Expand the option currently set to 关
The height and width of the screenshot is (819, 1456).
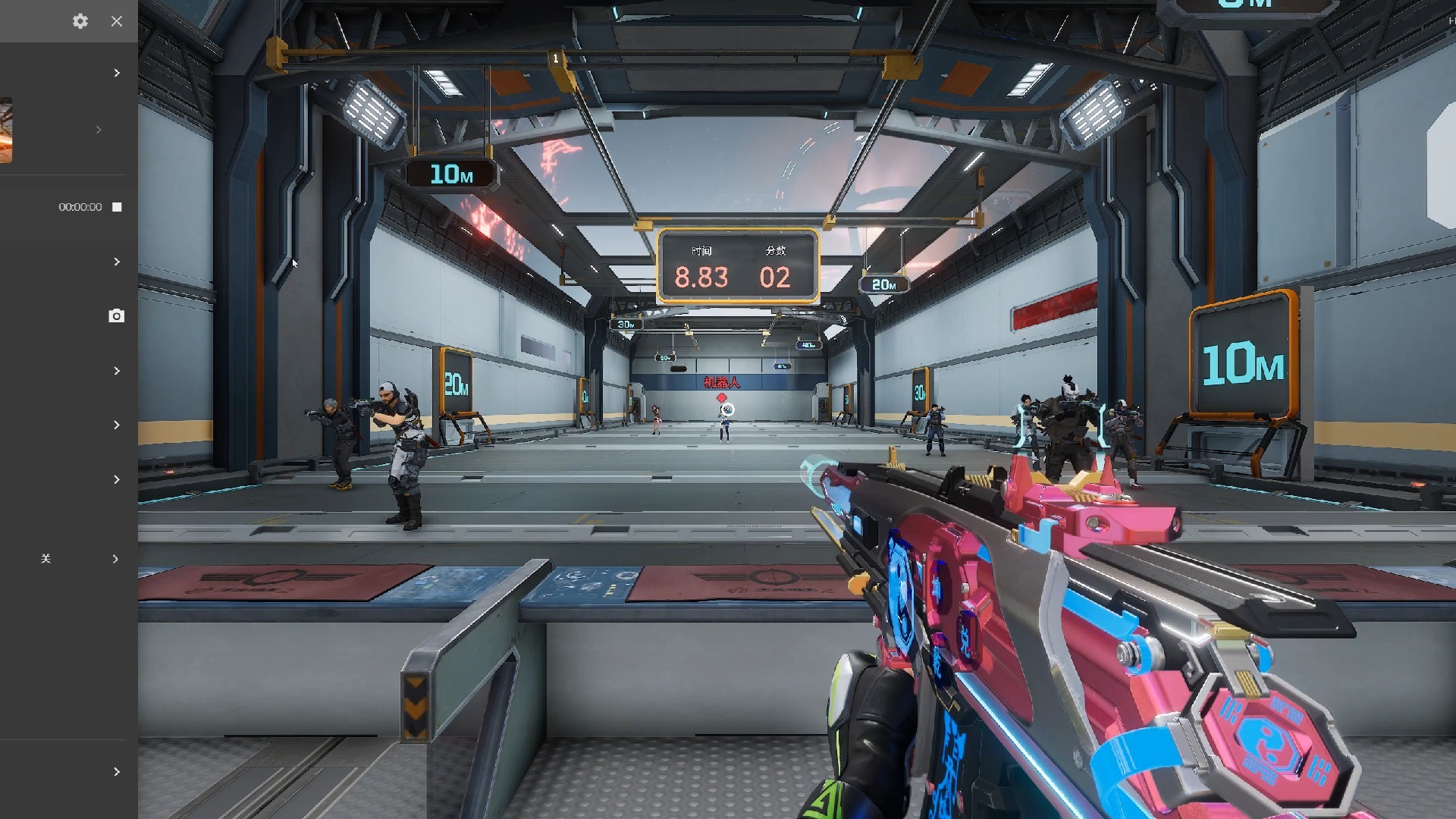[x=115, y=559]
